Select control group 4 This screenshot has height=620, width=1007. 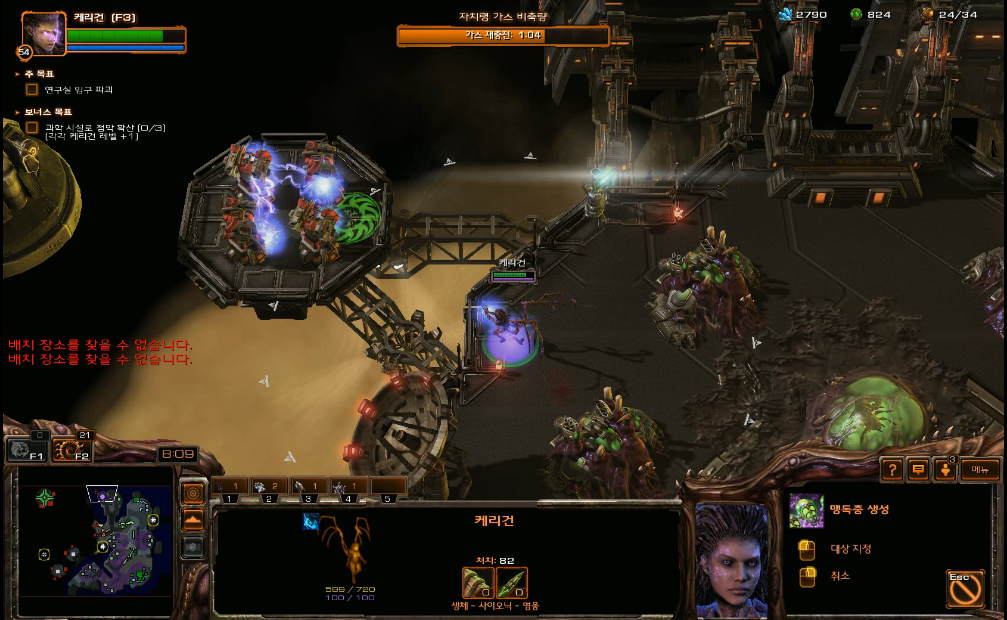pyautogui.click(x=348, y=488)
